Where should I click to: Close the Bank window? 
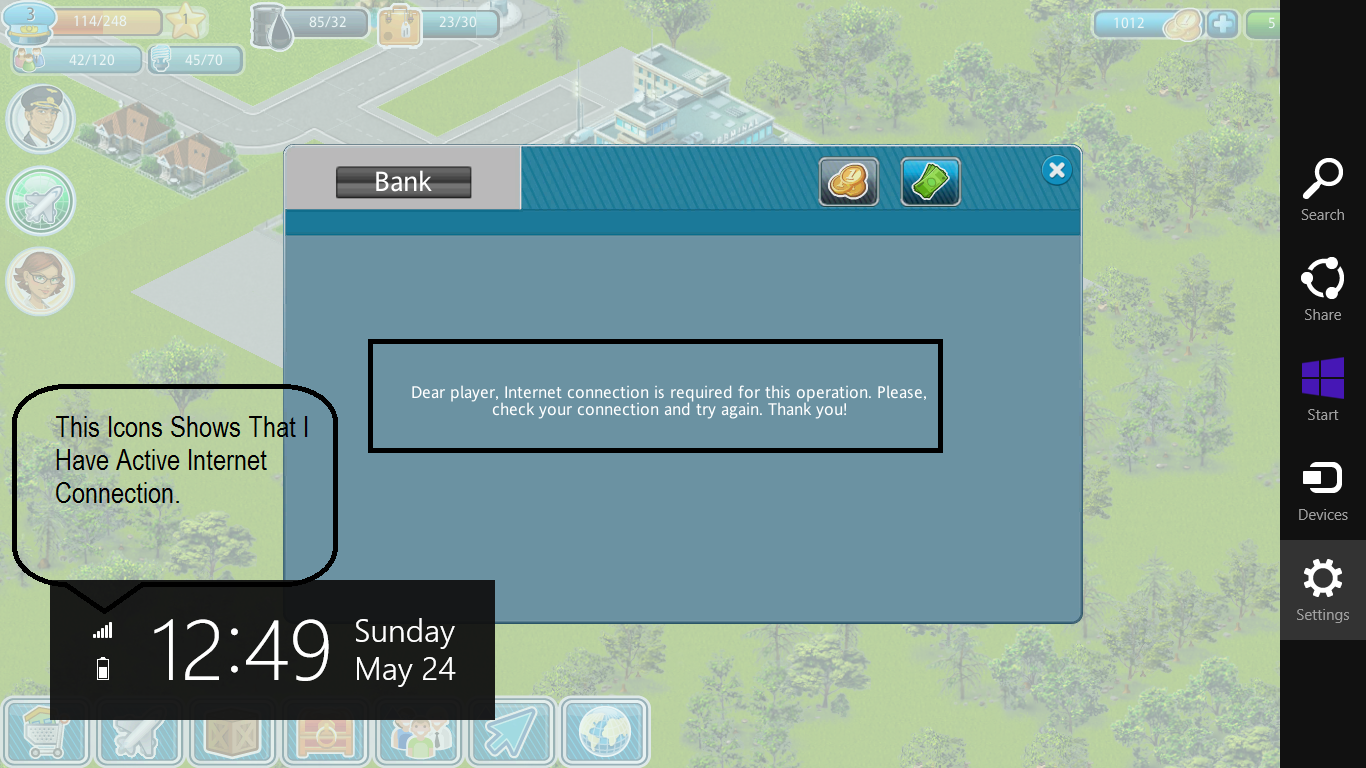[x=1056, y=170]
